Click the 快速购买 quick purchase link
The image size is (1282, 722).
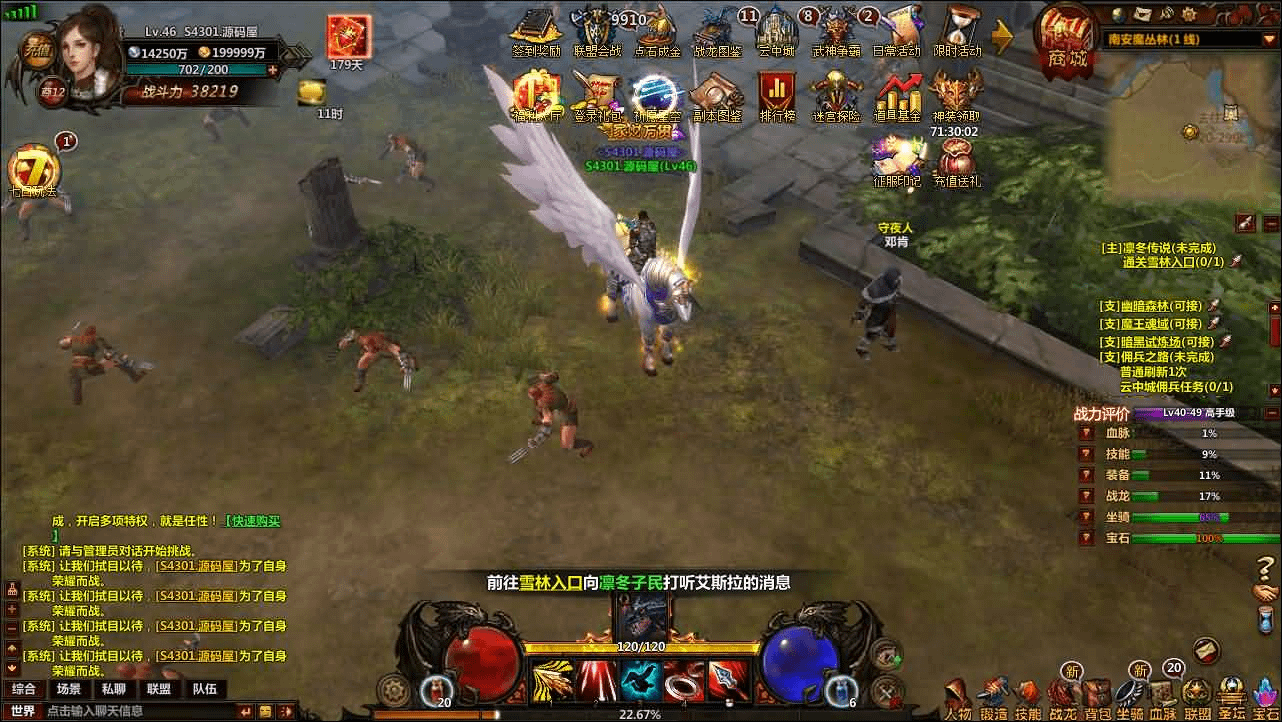click(x=254, y=521)
